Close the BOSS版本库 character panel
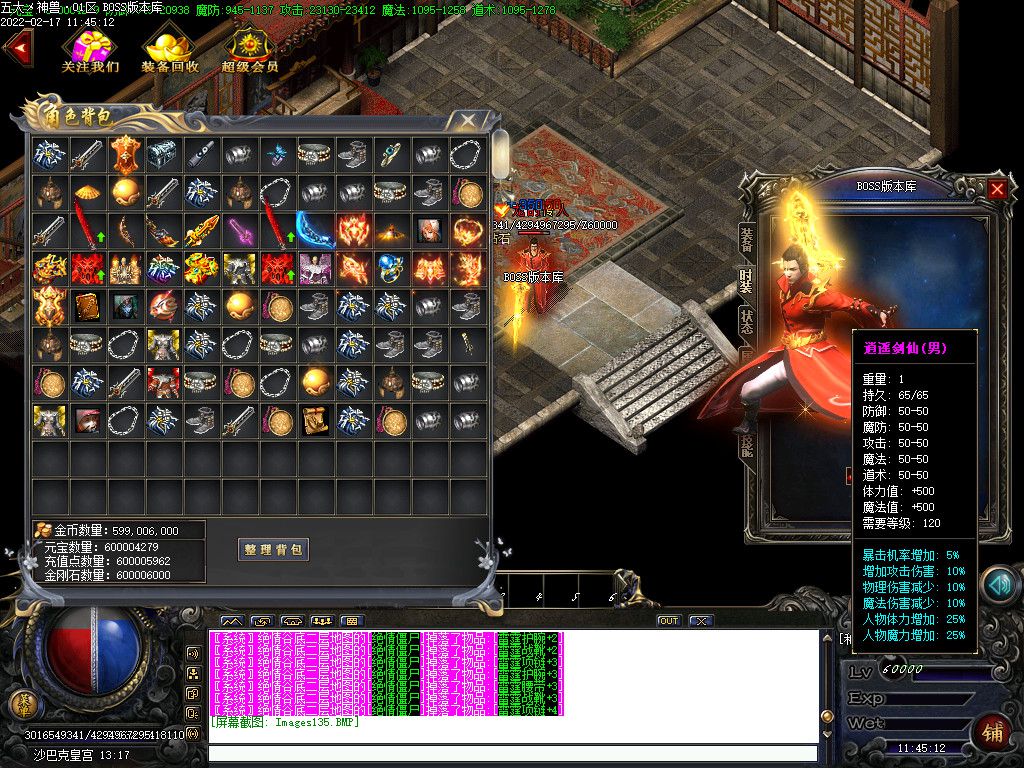Viewport: 1024px width, 768px height. point(997,188)
